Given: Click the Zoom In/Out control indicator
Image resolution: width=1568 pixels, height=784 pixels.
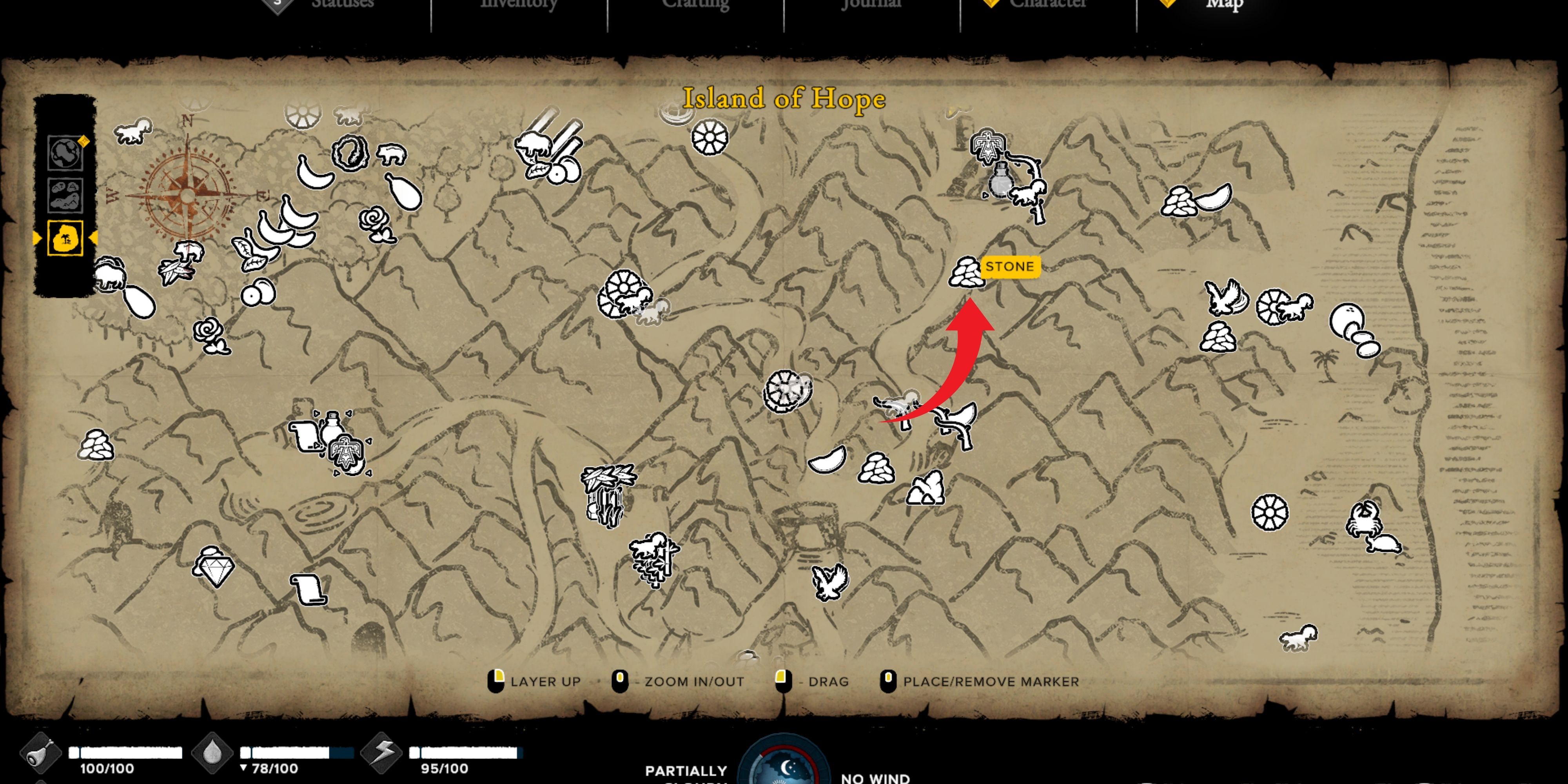Looking at the screenshot, I should pos(620,682).
